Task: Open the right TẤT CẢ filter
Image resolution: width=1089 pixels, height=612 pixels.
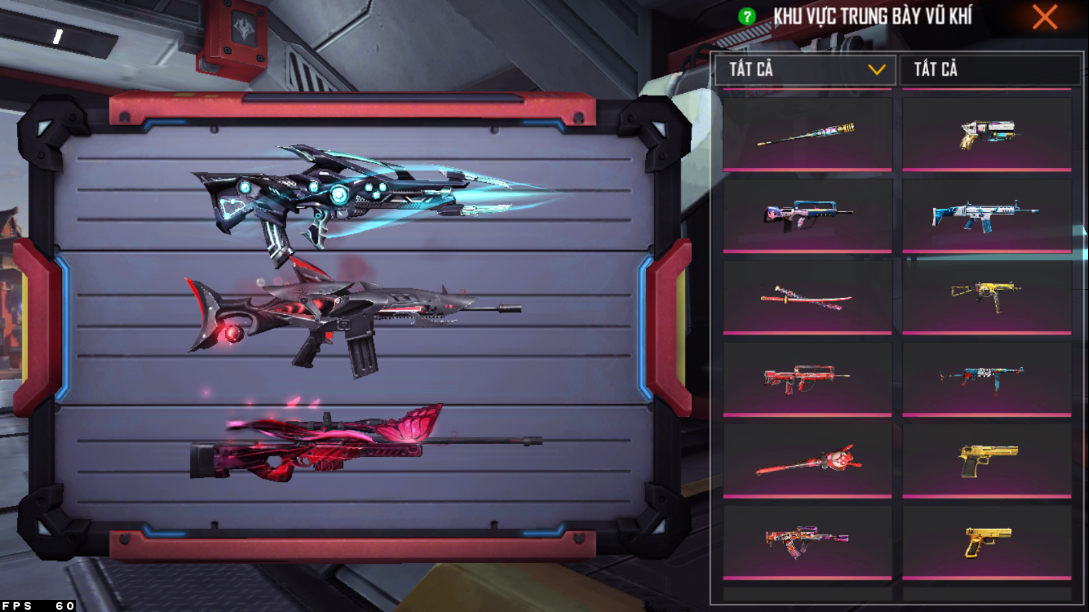Action: click(990, 69)
